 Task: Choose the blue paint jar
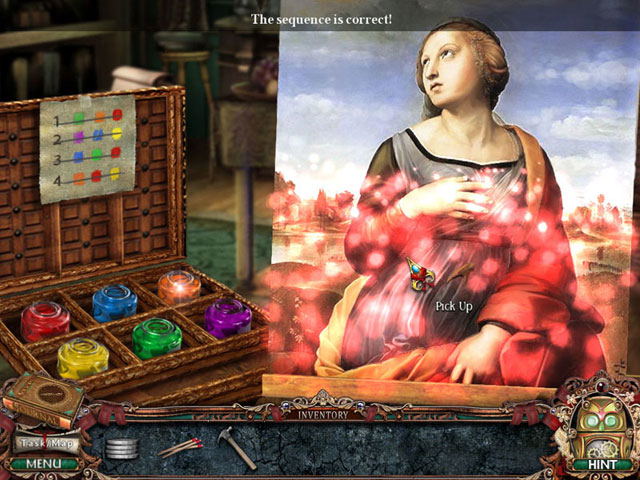tap(115, 302)
